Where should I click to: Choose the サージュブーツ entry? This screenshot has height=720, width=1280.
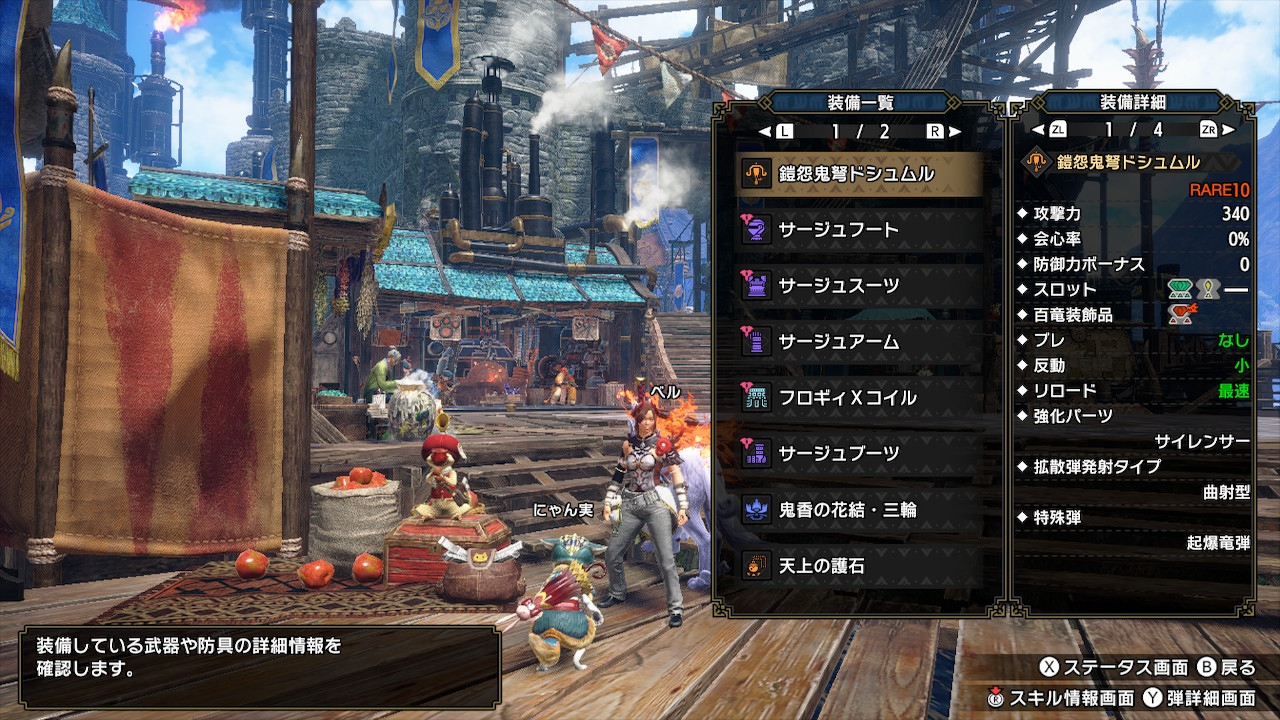pyautogui.click(x=858, y=454)
